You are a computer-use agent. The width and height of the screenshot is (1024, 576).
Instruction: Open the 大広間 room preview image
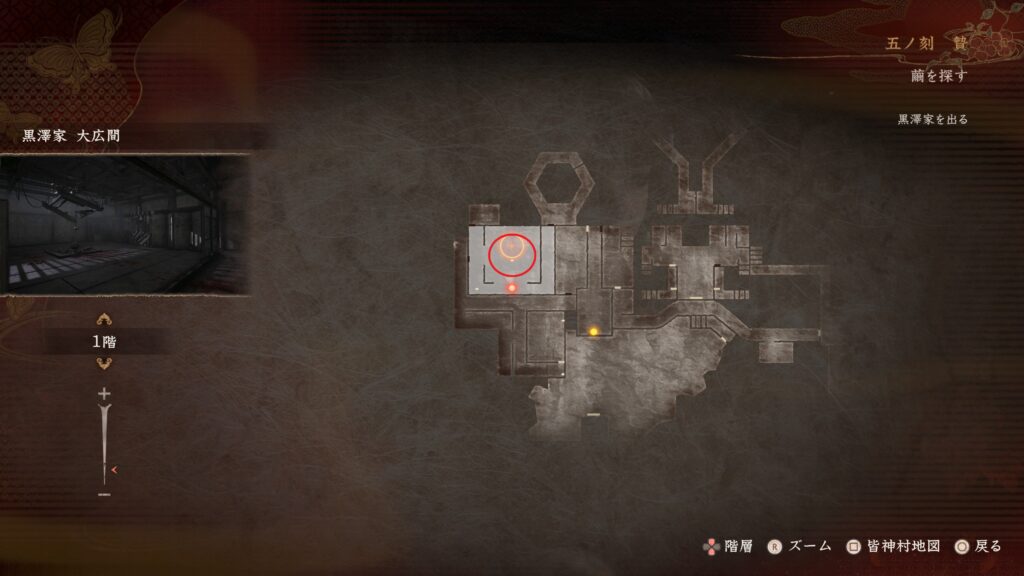coord(125,224)
